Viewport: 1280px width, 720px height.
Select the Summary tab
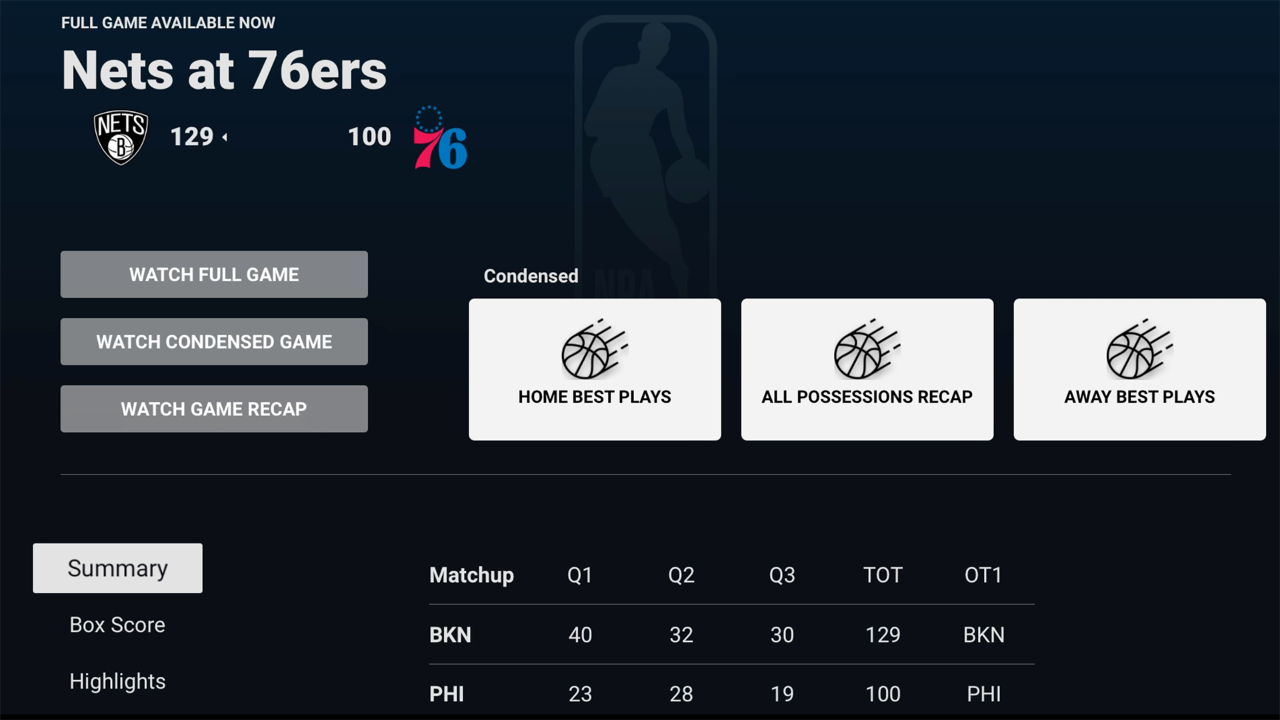(117, 568)
